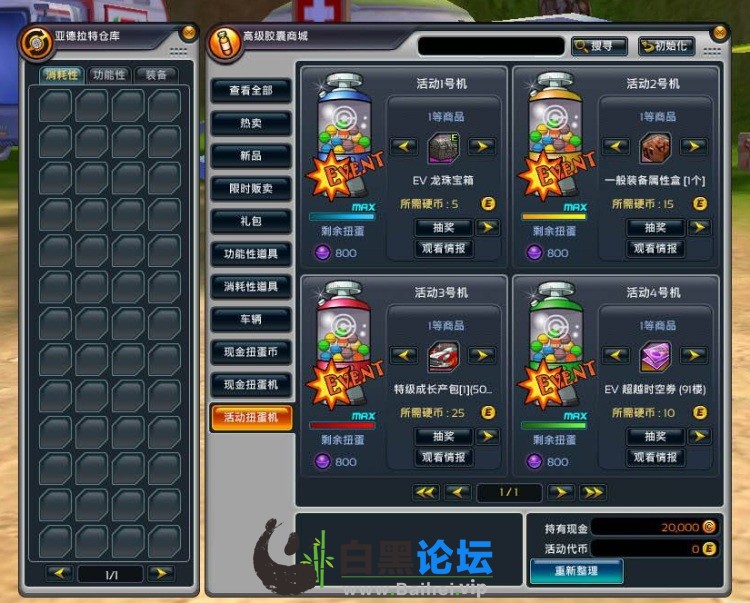Viewport: 750px width, 603px height.
Task: Click the 搜寻 search button
Action: coord(599,46)
